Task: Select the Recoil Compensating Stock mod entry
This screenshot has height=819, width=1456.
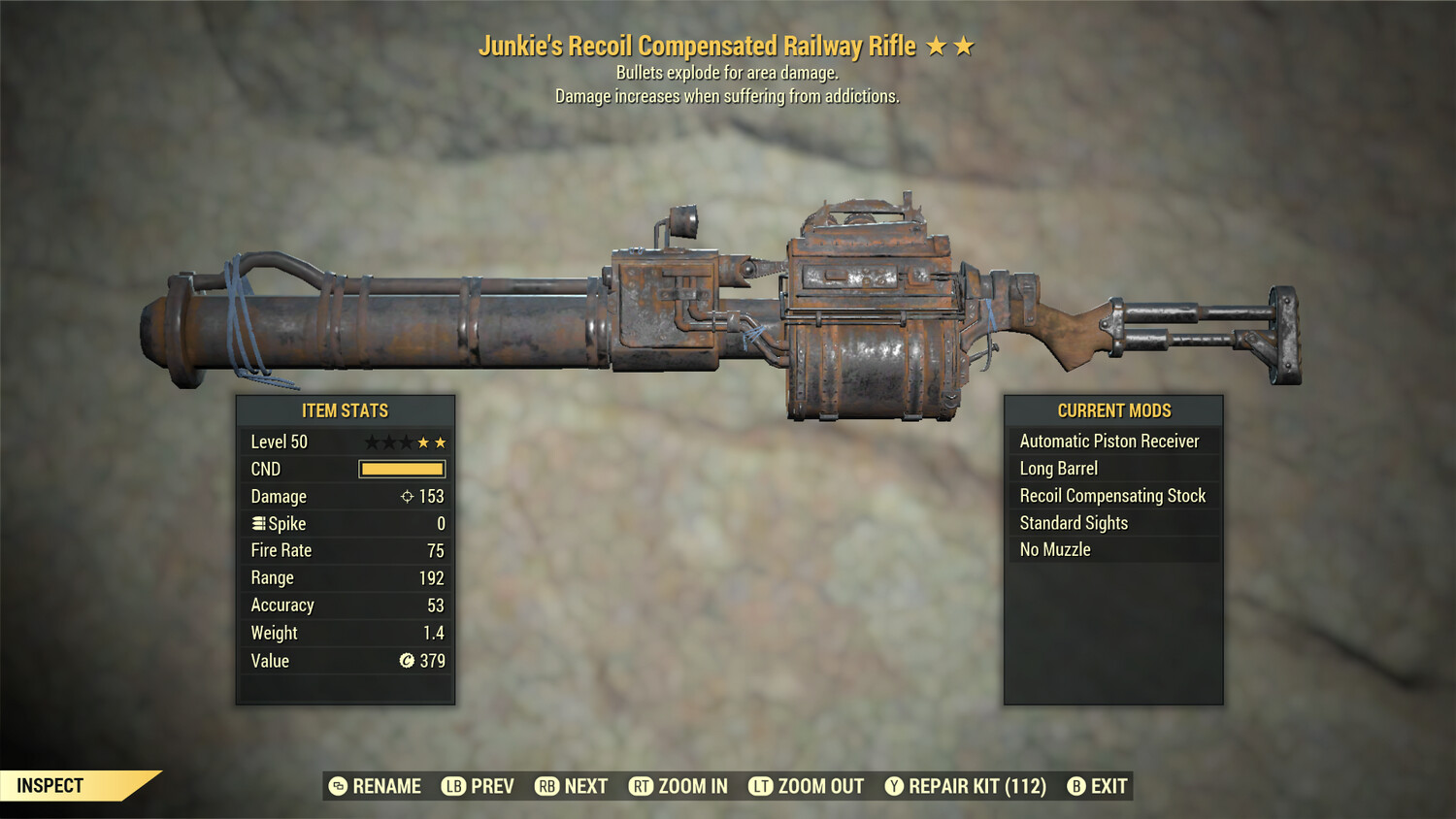Action: [x=1112, y=495]
